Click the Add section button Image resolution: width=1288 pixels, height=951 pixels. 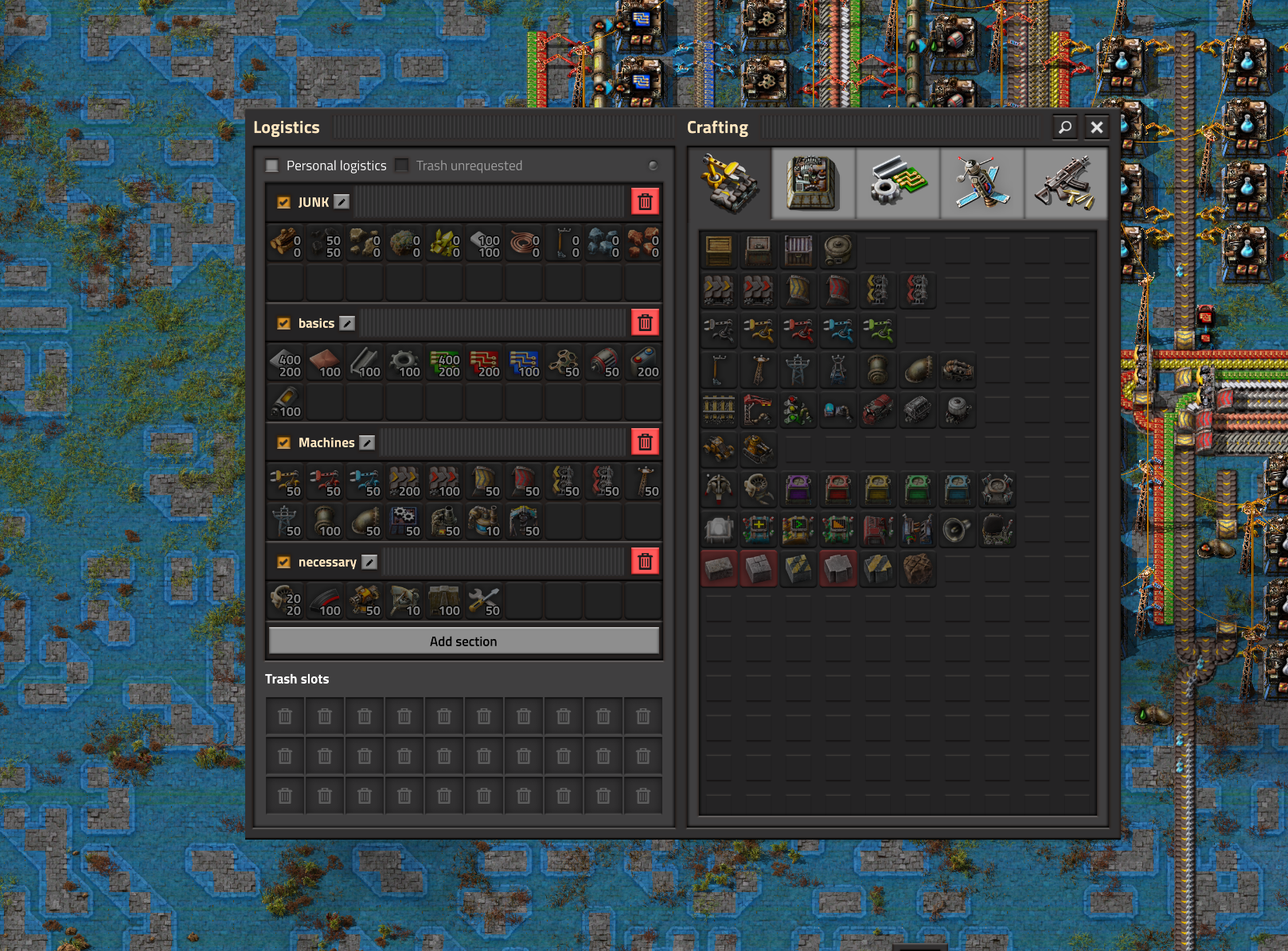coord(464,641)
